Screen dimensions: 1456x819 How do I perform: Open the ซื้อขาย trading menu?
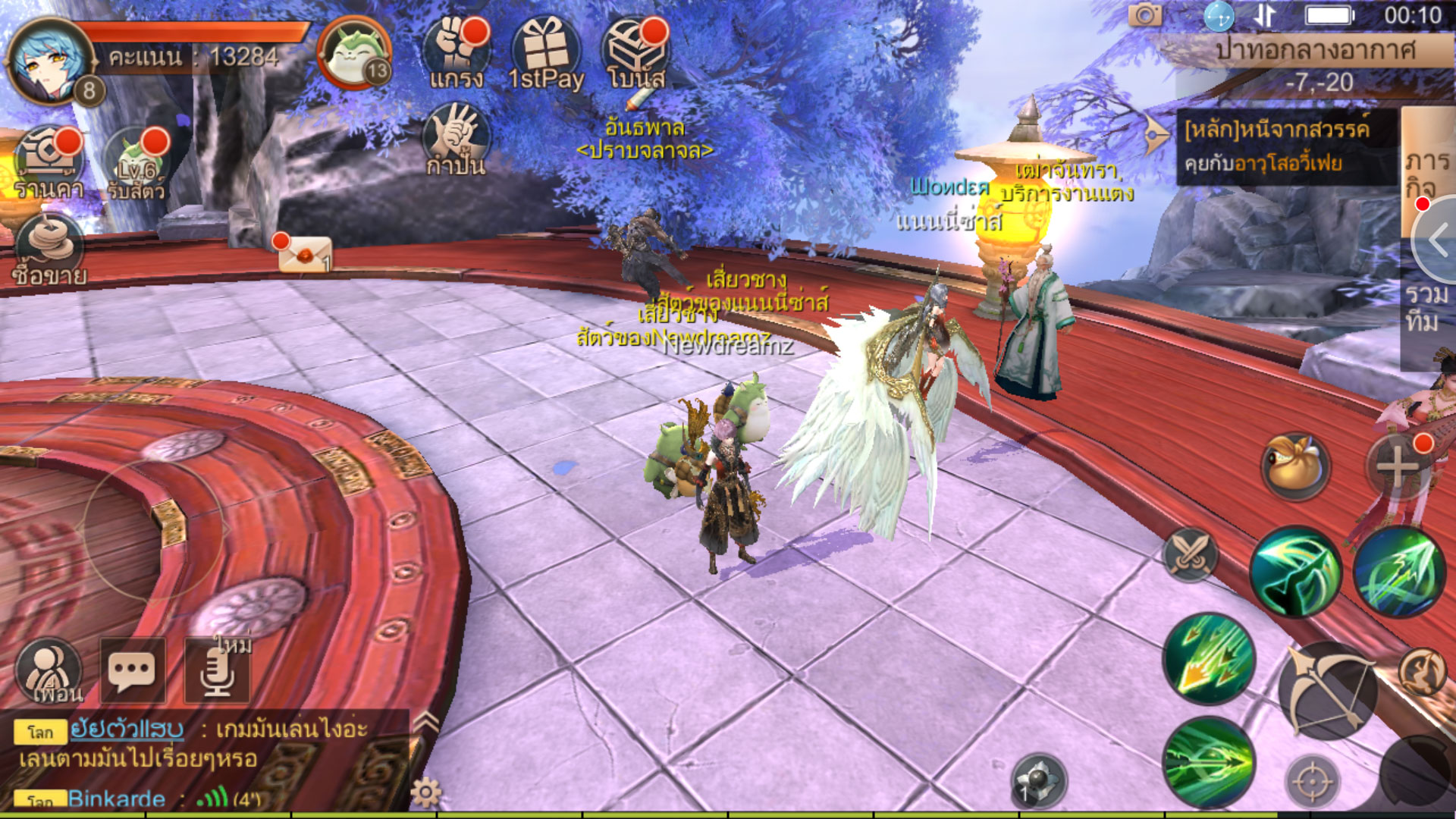[49, 250]
